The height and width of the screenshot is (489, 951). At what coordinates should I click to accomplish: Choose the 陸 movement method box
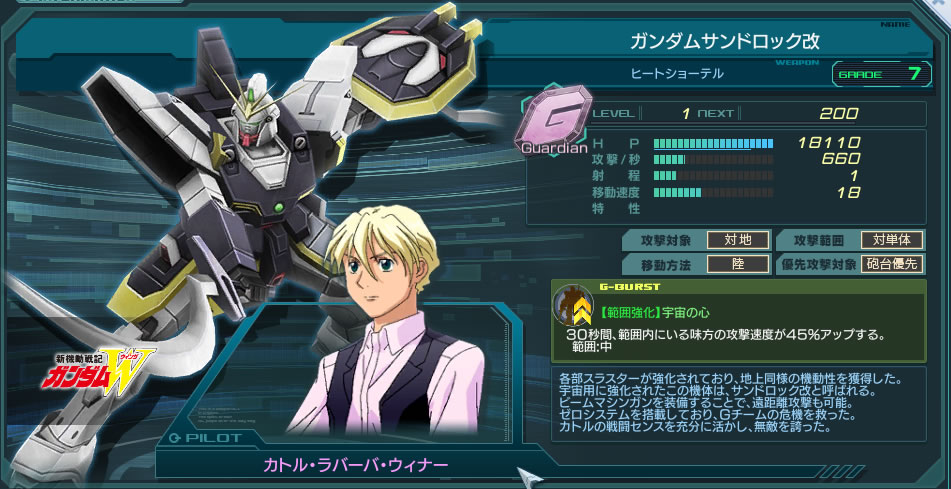point(738,265)
